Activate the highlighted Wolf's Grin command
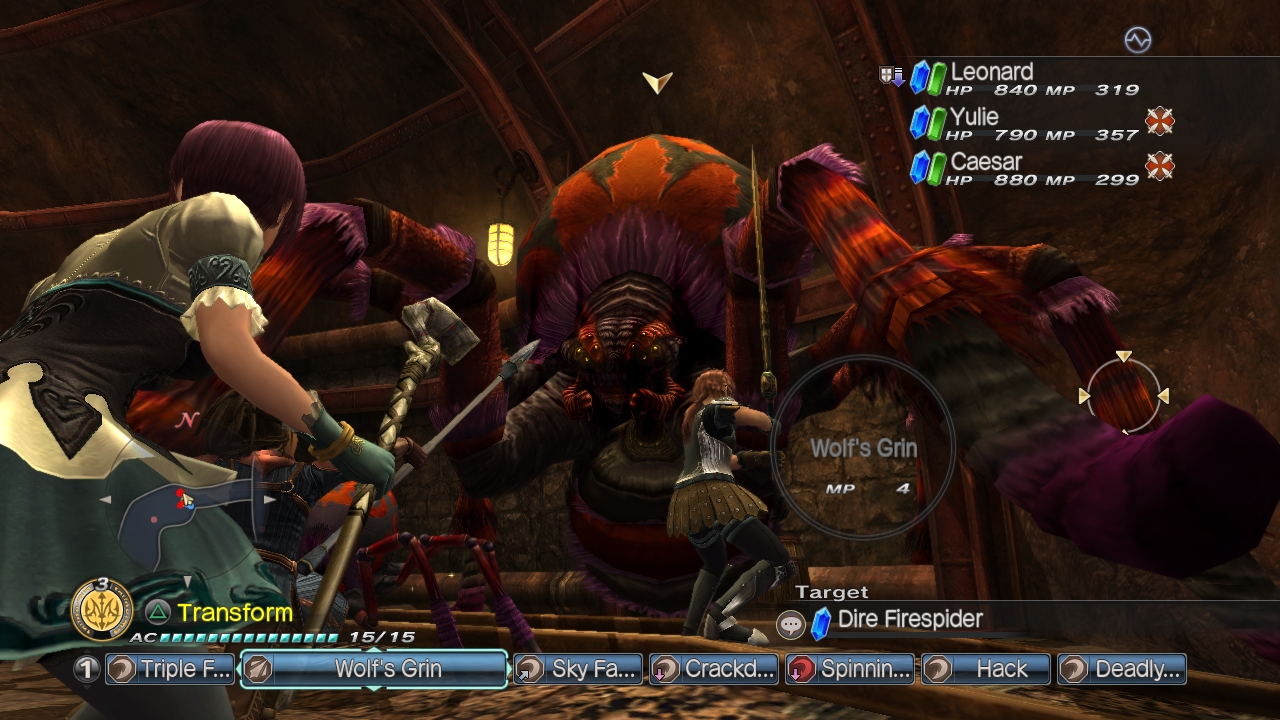This screenshot has height=720, width=1280. pyautogui.click(x=374, y=669)
